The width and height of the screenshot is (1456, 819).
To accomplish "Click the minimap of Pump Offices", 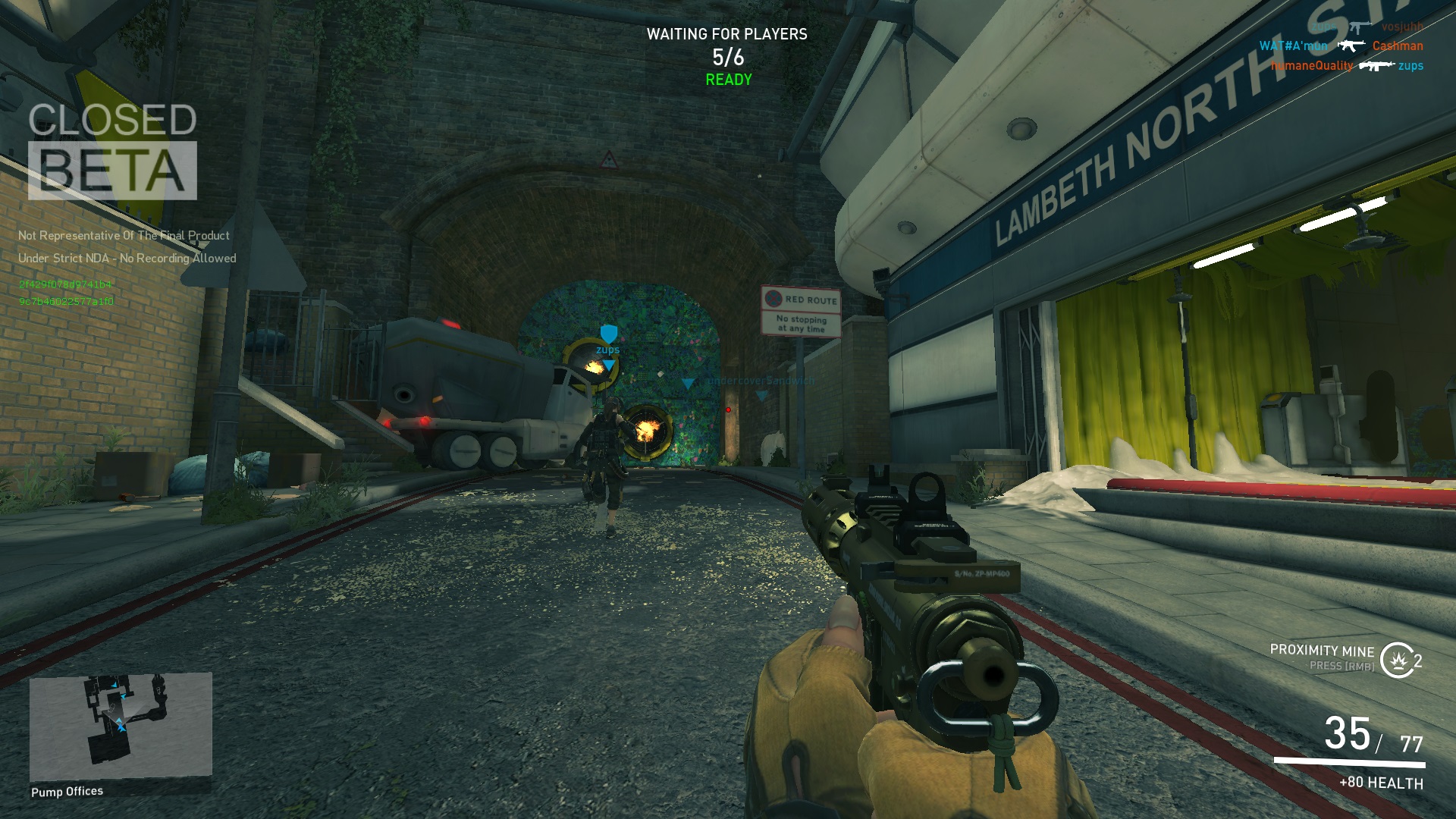I will (x=121, y=726).
